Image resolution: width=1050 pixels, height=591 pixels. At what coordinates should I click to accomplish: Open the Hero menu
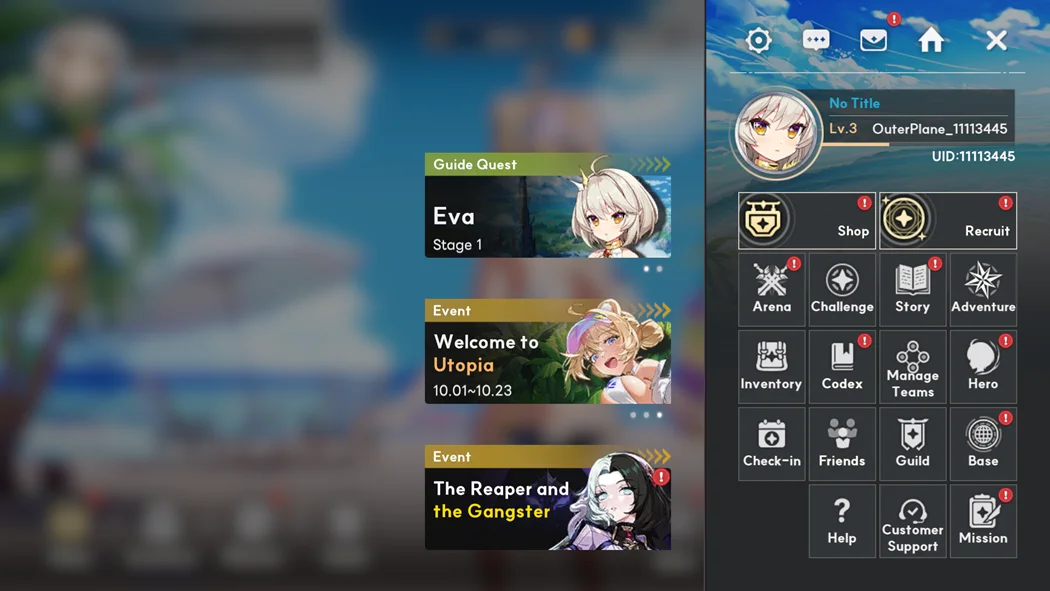983,366
